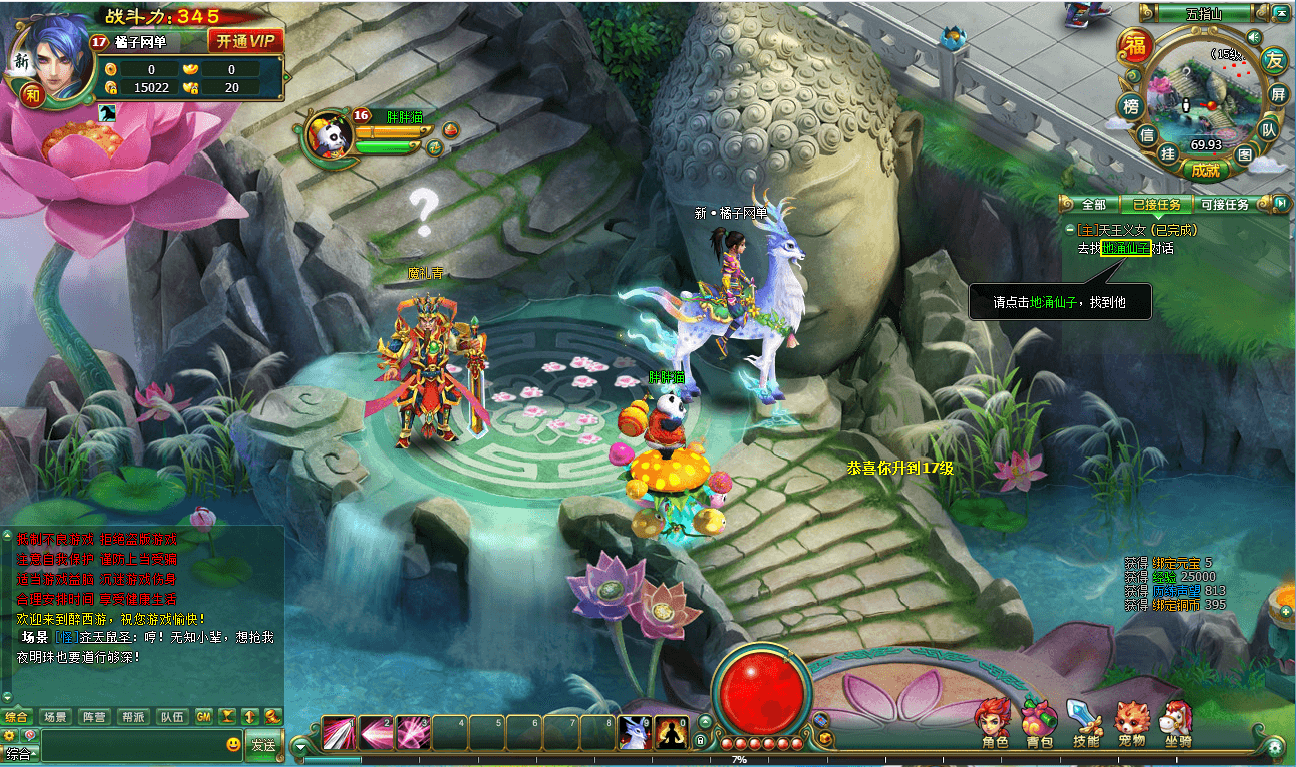Click the 发送 send chat button
This screenshot has width=1296, height=767.
(263, 745)
